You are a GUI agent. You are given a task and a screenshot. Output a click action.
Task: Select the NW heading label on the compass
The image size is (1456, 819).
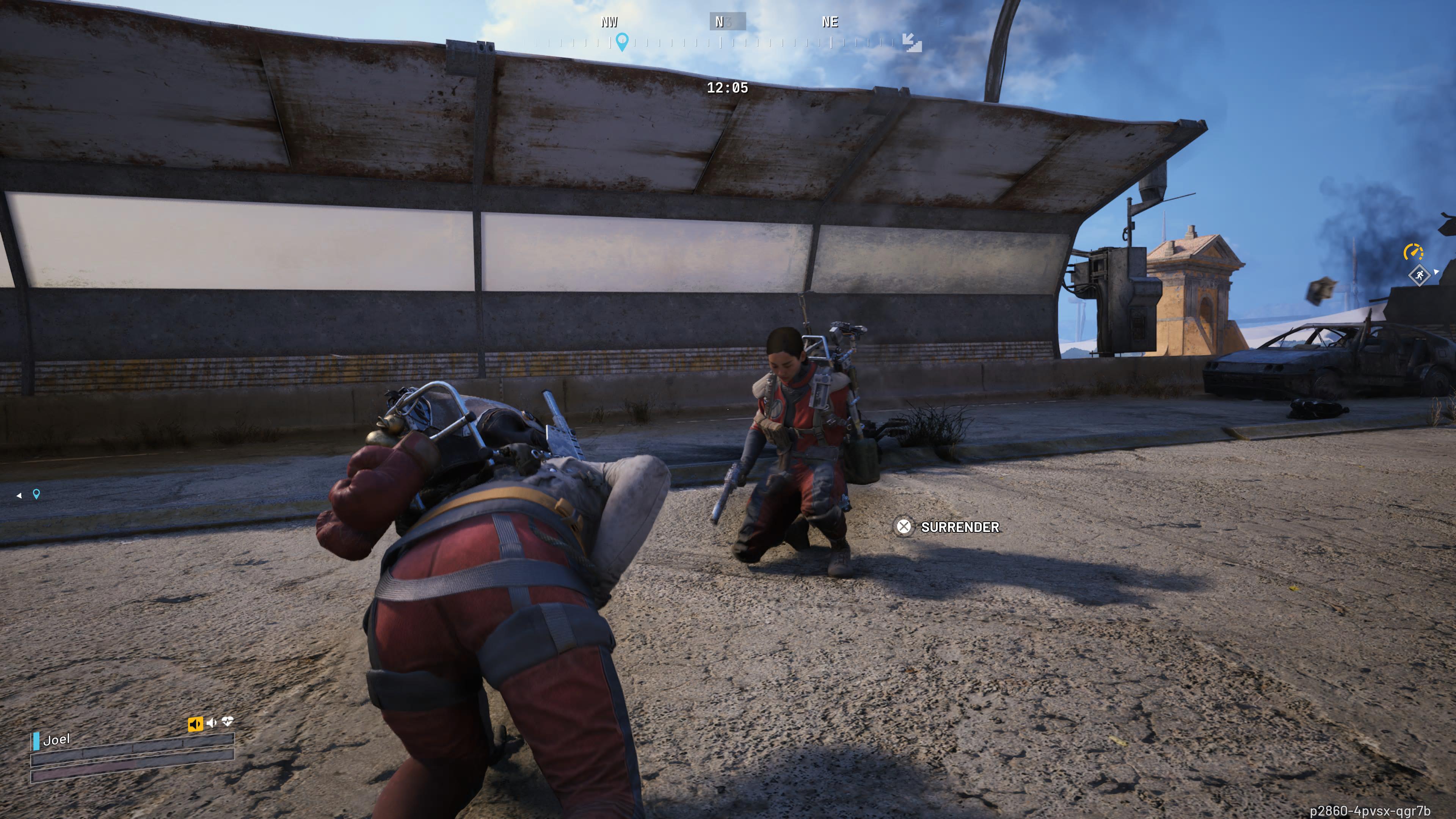[609, 23]
